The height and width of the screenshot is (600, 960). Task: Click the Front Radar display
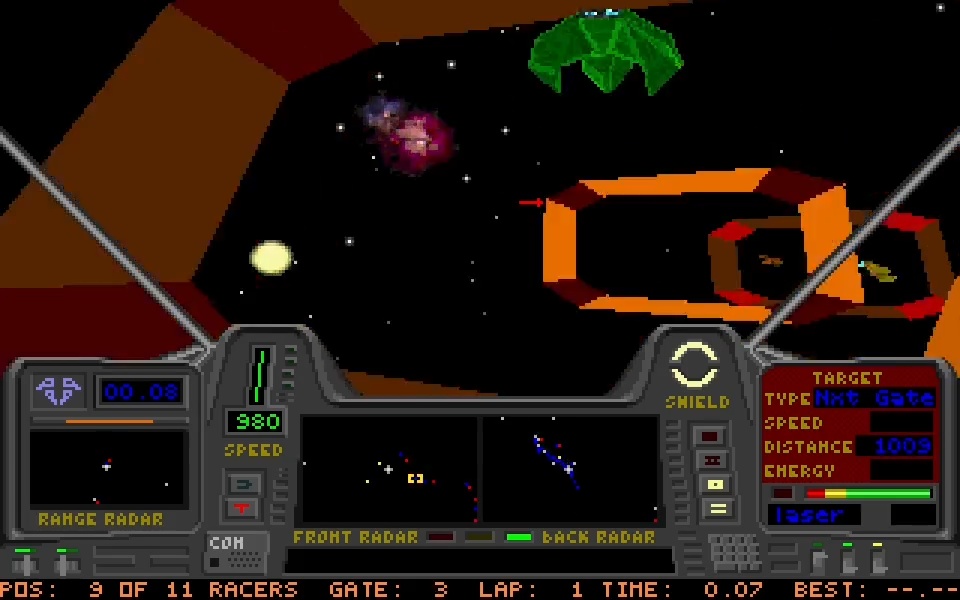coord(389,469)
